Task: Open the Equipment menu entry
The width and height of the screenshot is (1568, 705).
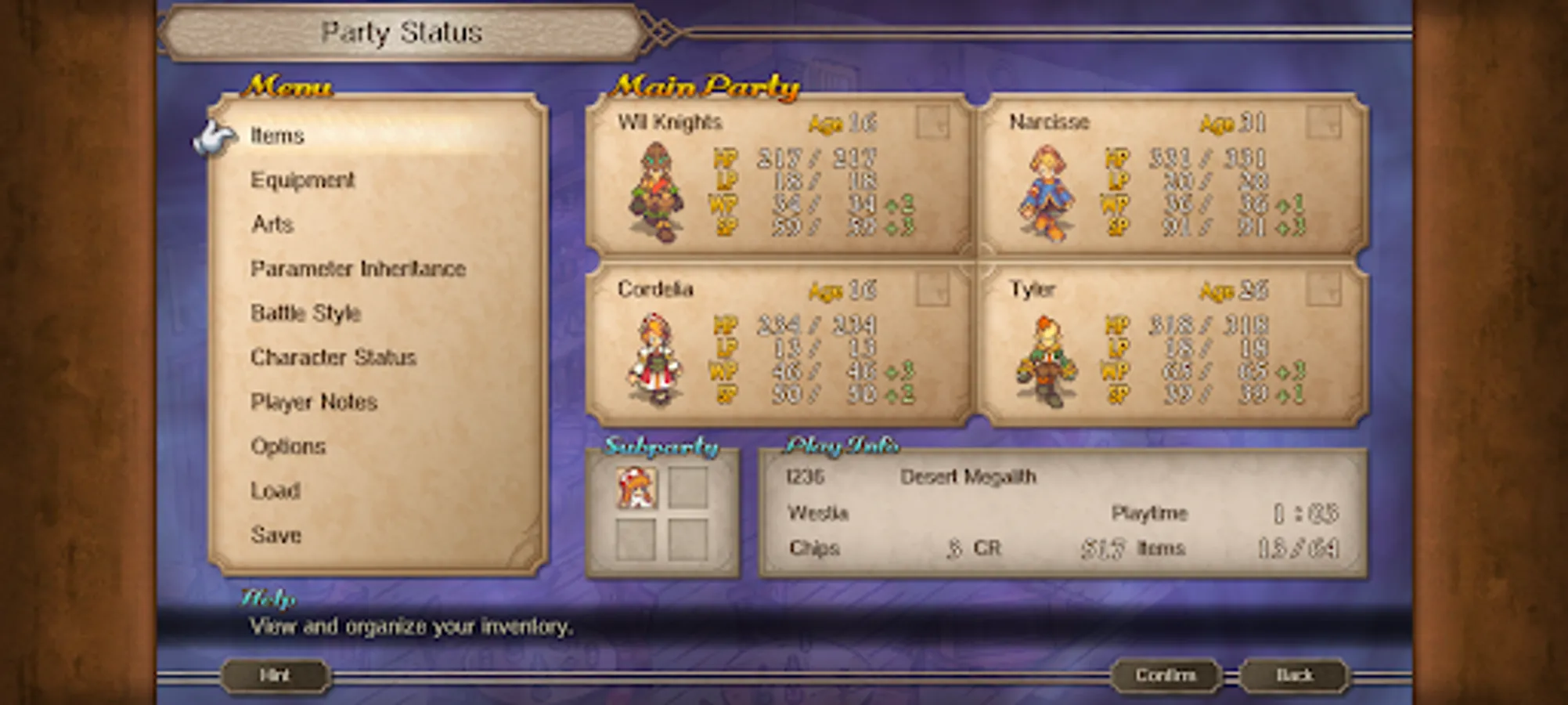Action: pyautogui.click(x=305, y=180)
